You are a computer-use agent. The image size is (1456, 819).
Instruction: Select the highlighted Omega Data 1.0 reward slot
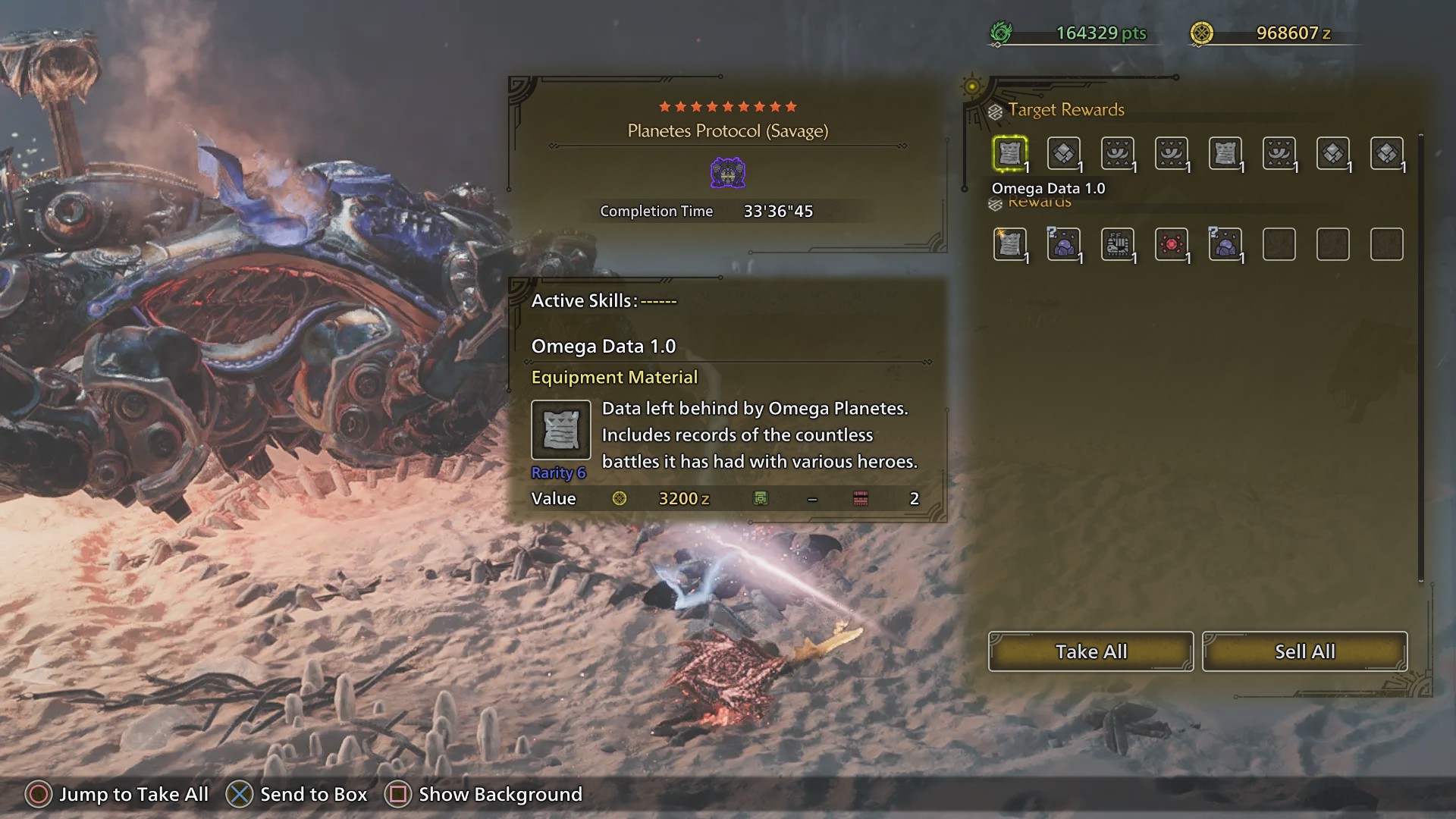pos(1009,154)
